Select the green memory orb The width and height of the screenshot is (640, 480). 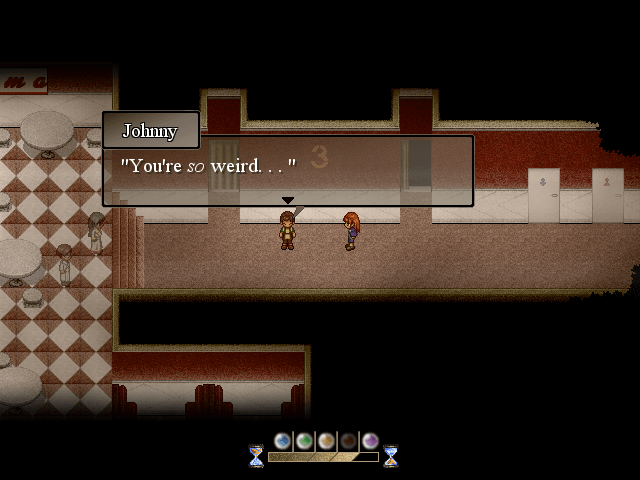(304, 441)
